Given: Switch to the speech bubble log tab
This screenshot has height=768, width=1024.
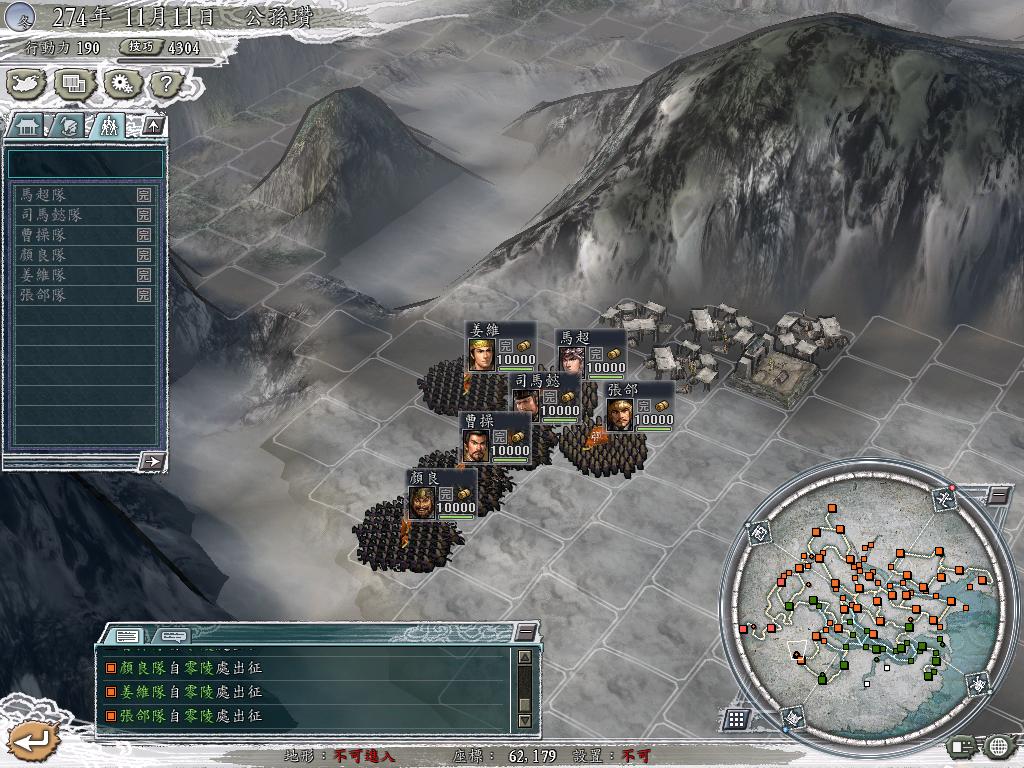Looking at the screenshot, I should (x=172, y=634).
